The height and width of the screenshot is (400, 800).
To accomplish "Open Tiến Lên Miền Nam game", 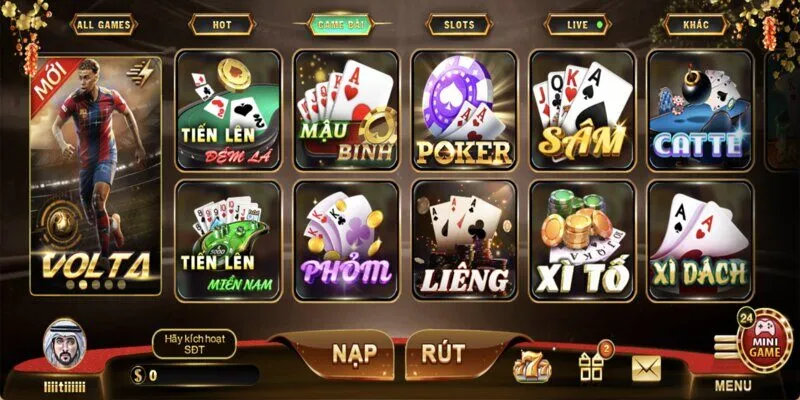I will click(227, 240).
